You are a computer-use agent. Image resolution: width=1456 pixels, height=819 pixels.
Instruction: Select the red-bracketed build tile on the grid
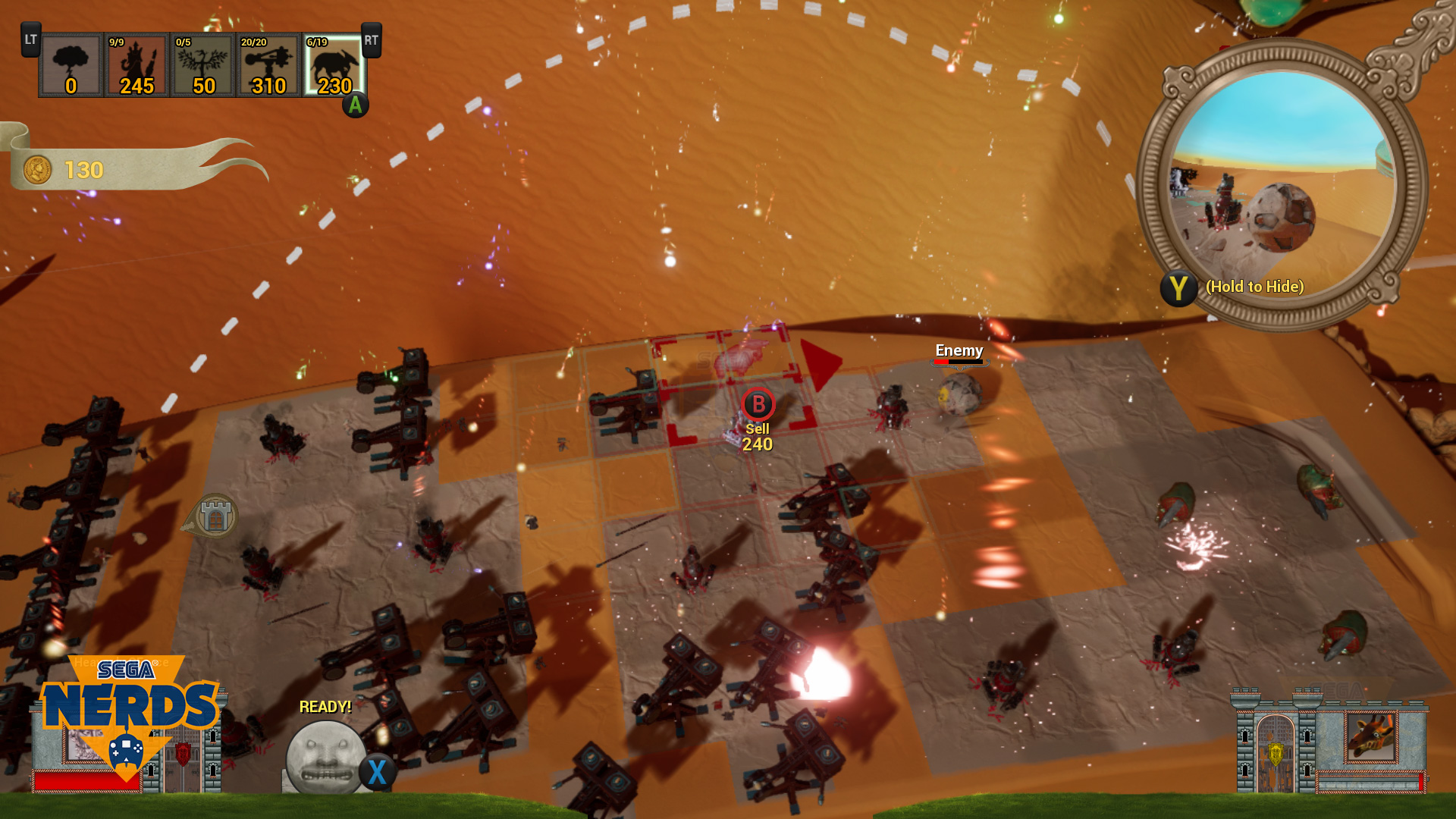tap(732, 387)
